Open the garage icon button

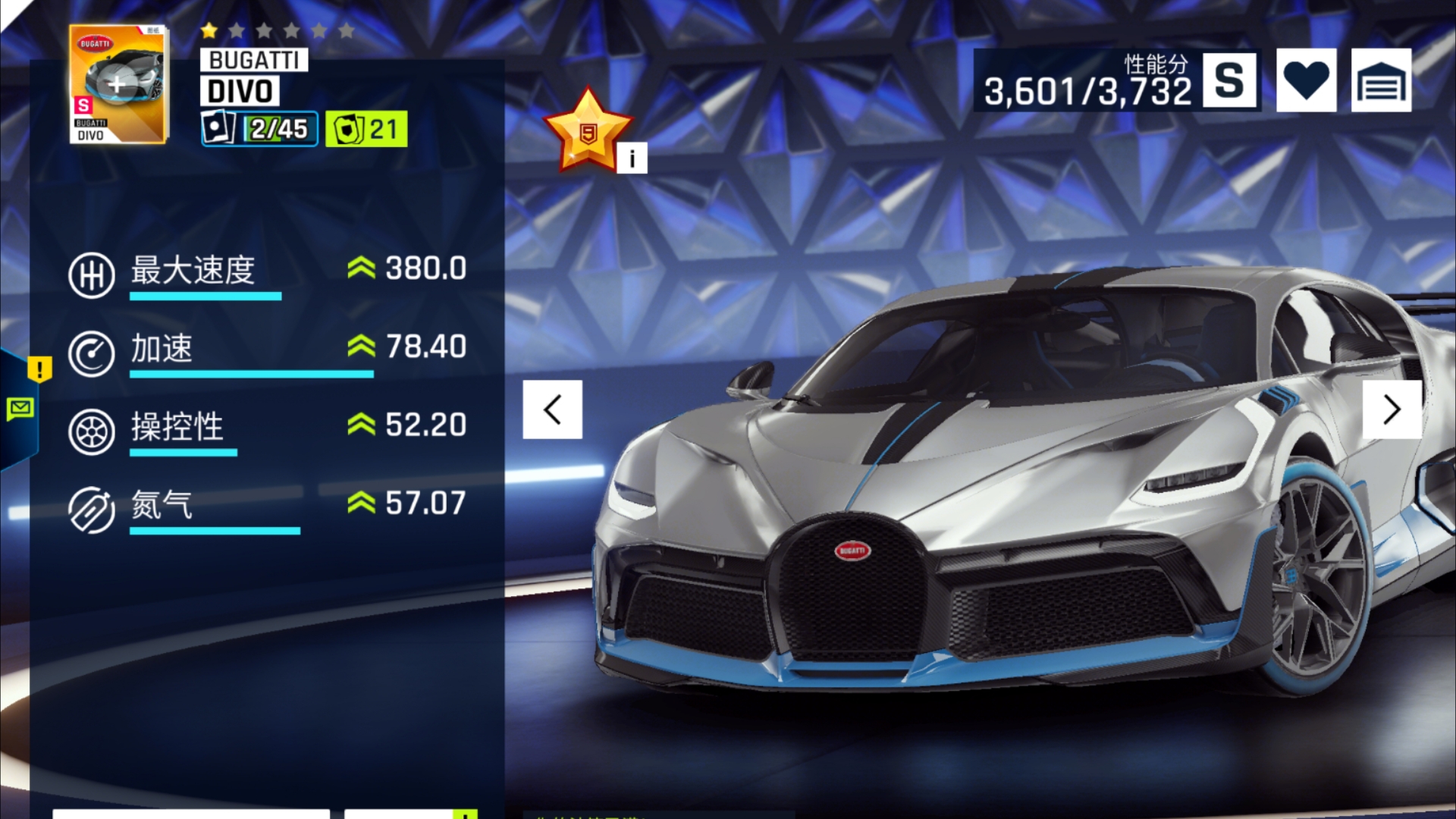[x=1381, y=80]
